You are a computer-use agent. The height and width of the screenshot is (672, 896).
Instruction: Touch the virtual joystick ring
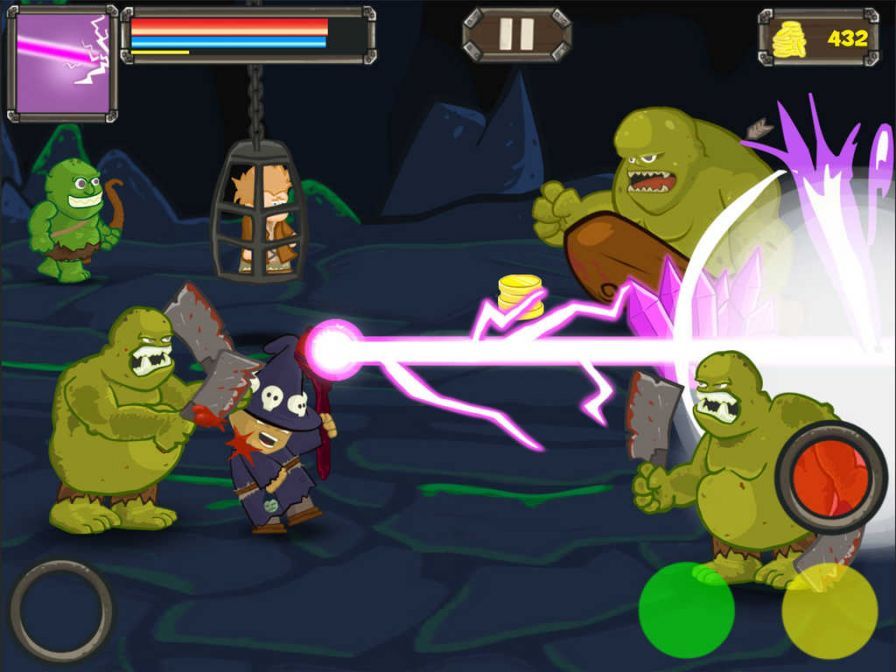tap(61, 610)
